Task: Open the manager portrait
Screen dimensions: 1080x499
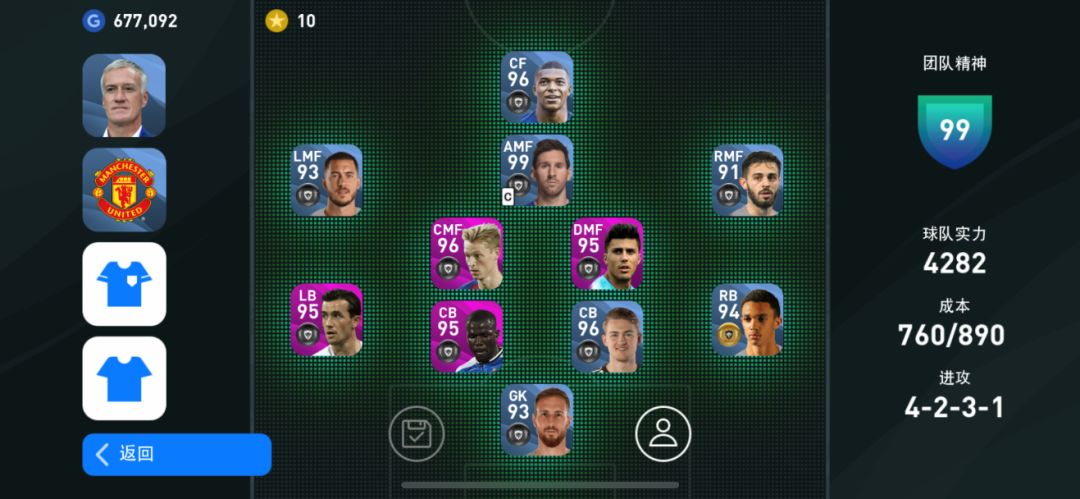Action: click(124, 96)
